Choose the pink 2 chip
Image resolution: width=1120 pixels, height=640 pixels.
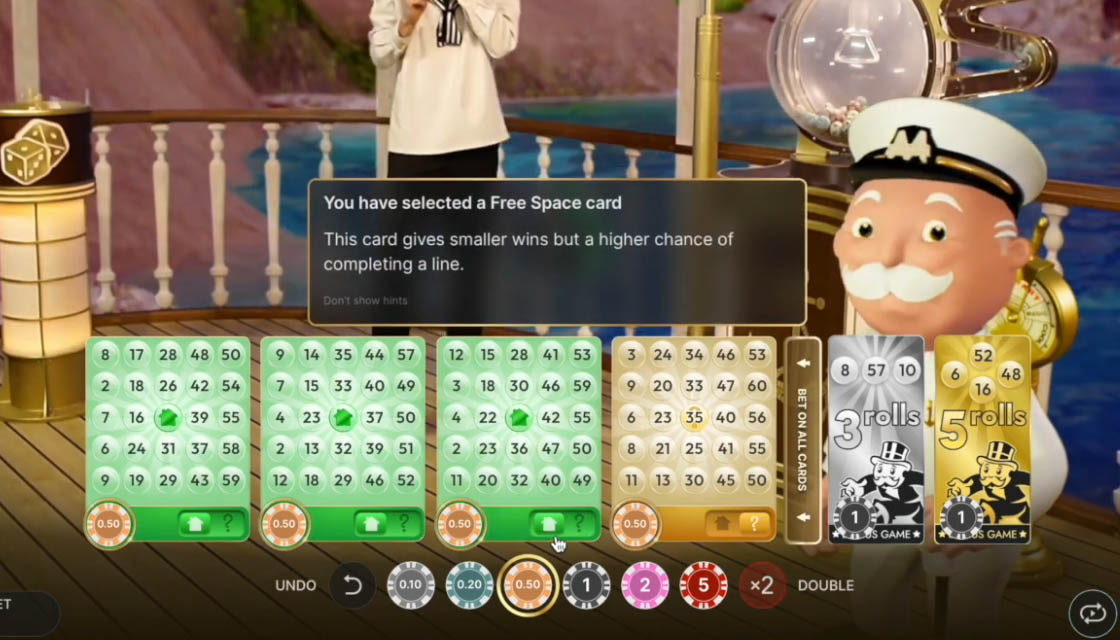[x=644, y=586]
